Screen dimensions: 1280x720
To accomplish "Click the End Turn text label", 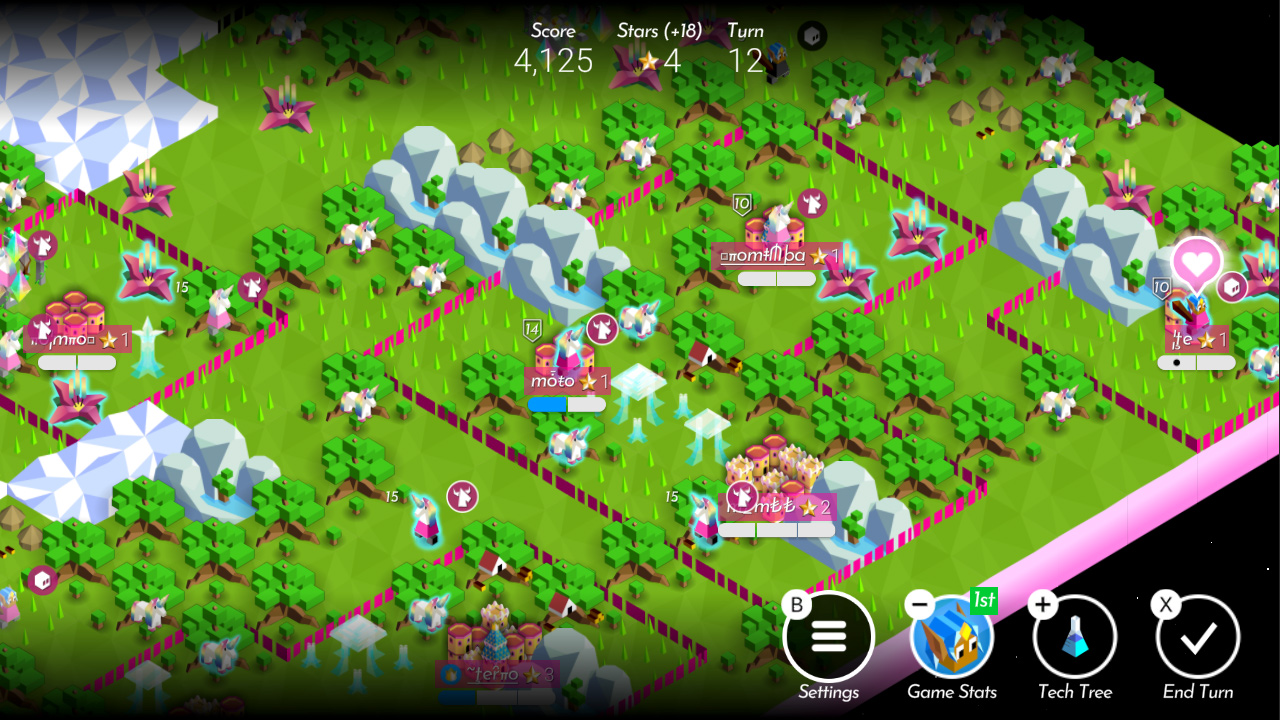I will [x=1198, y=691].
